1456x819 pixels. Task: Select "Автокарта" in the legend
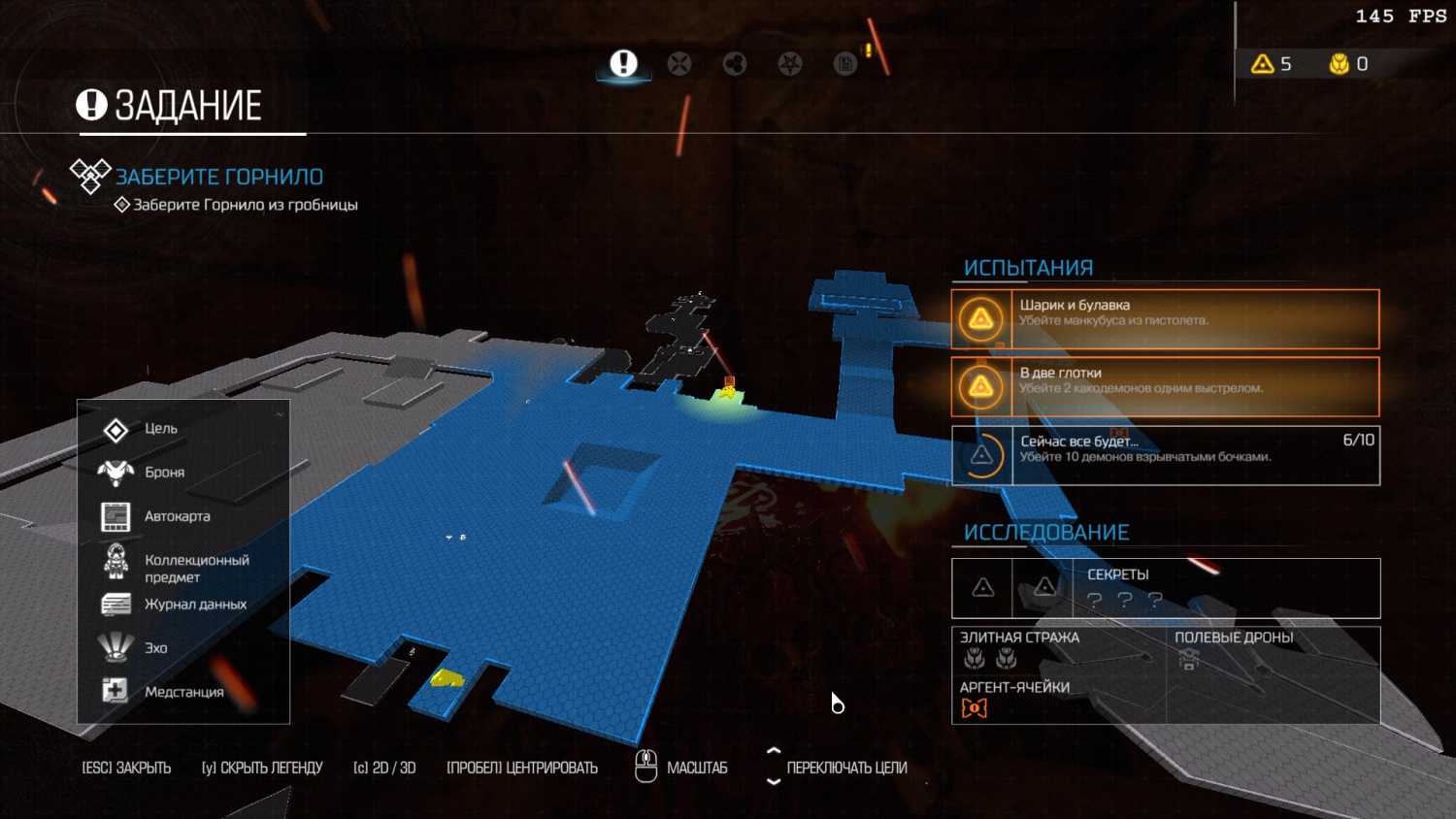[177, 516]
